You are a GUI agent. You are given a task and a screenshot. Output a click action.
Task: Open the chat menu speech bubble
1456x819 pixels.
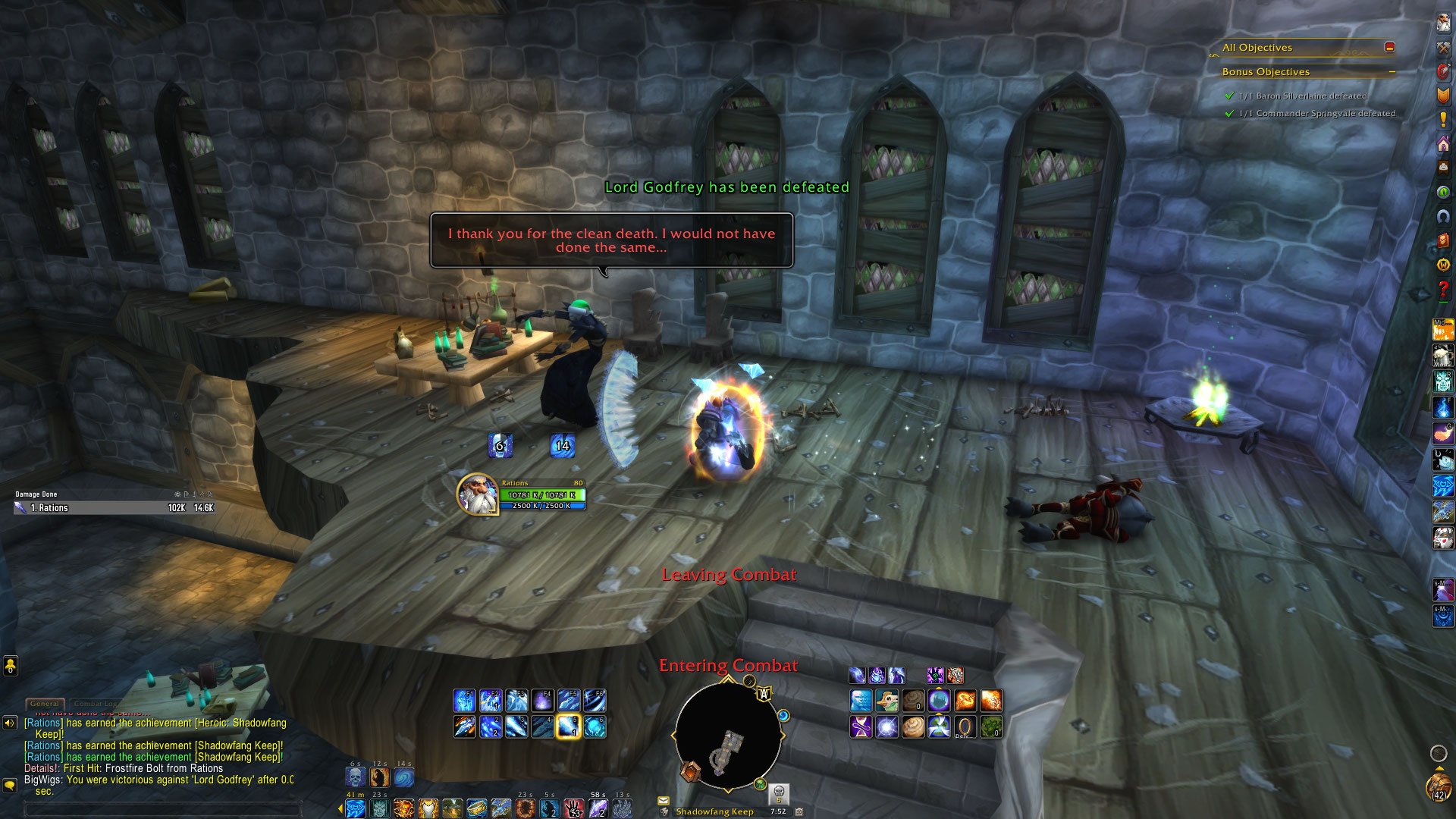coord(10,785)
